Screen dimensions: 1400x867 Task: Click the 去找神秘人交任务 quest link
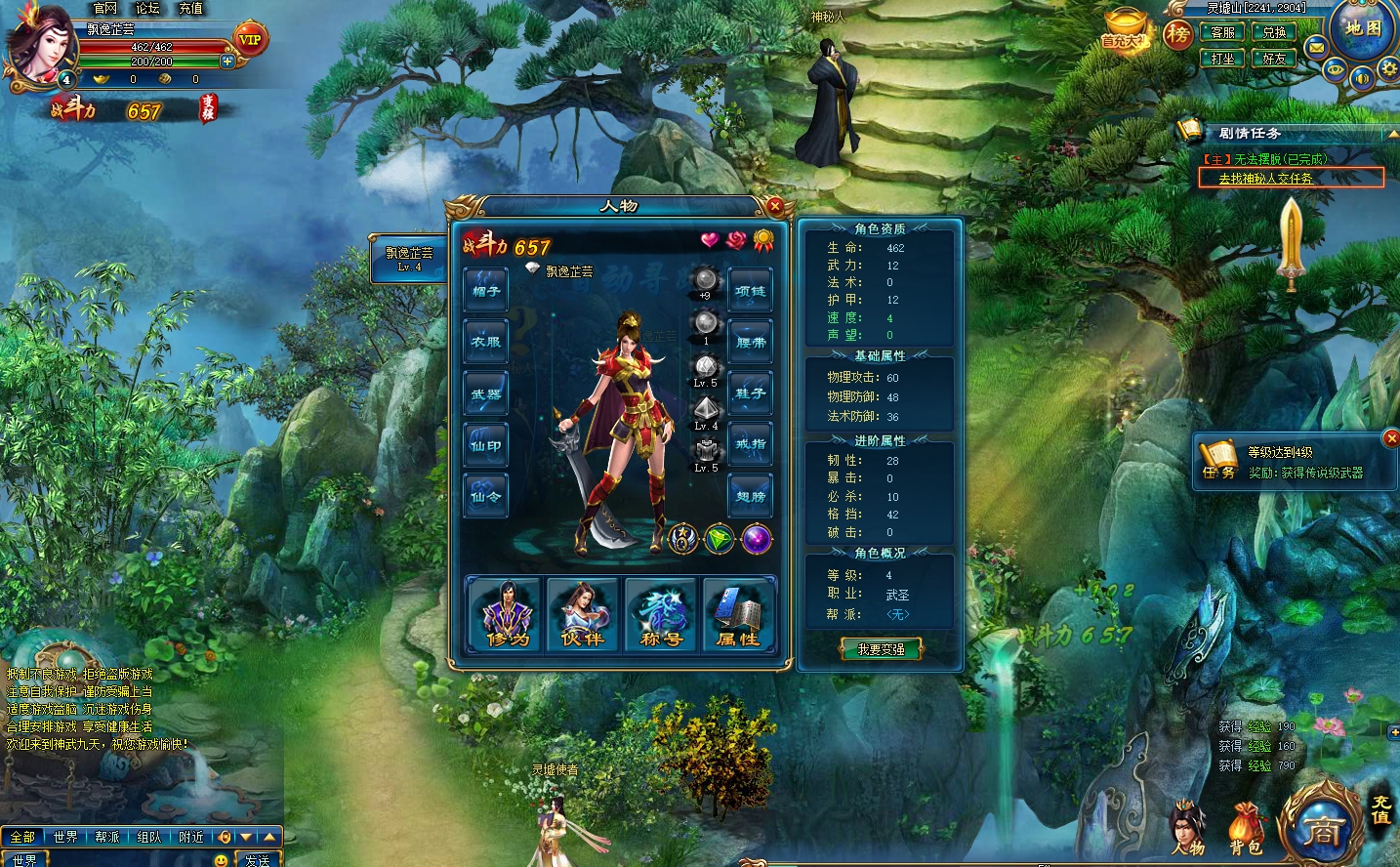(1265, 179)
